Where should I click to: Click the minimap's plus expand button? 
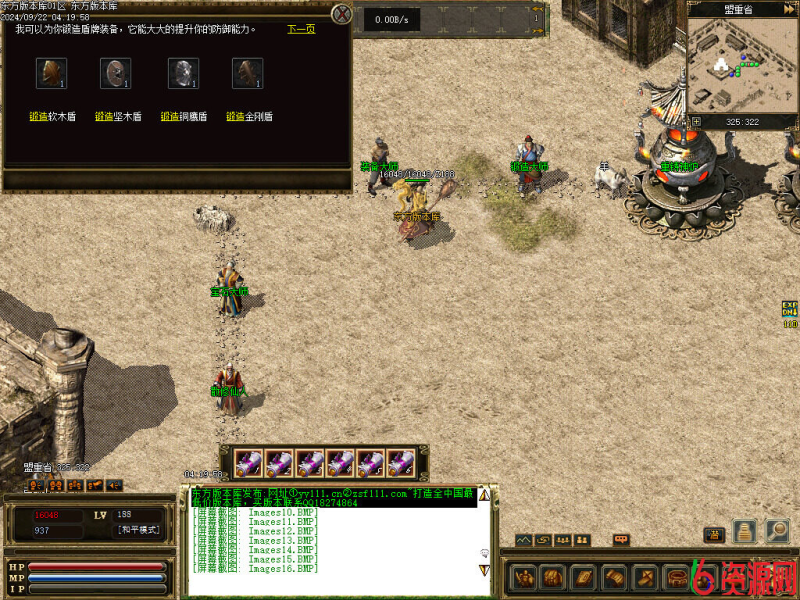click(x=697, y=122)
